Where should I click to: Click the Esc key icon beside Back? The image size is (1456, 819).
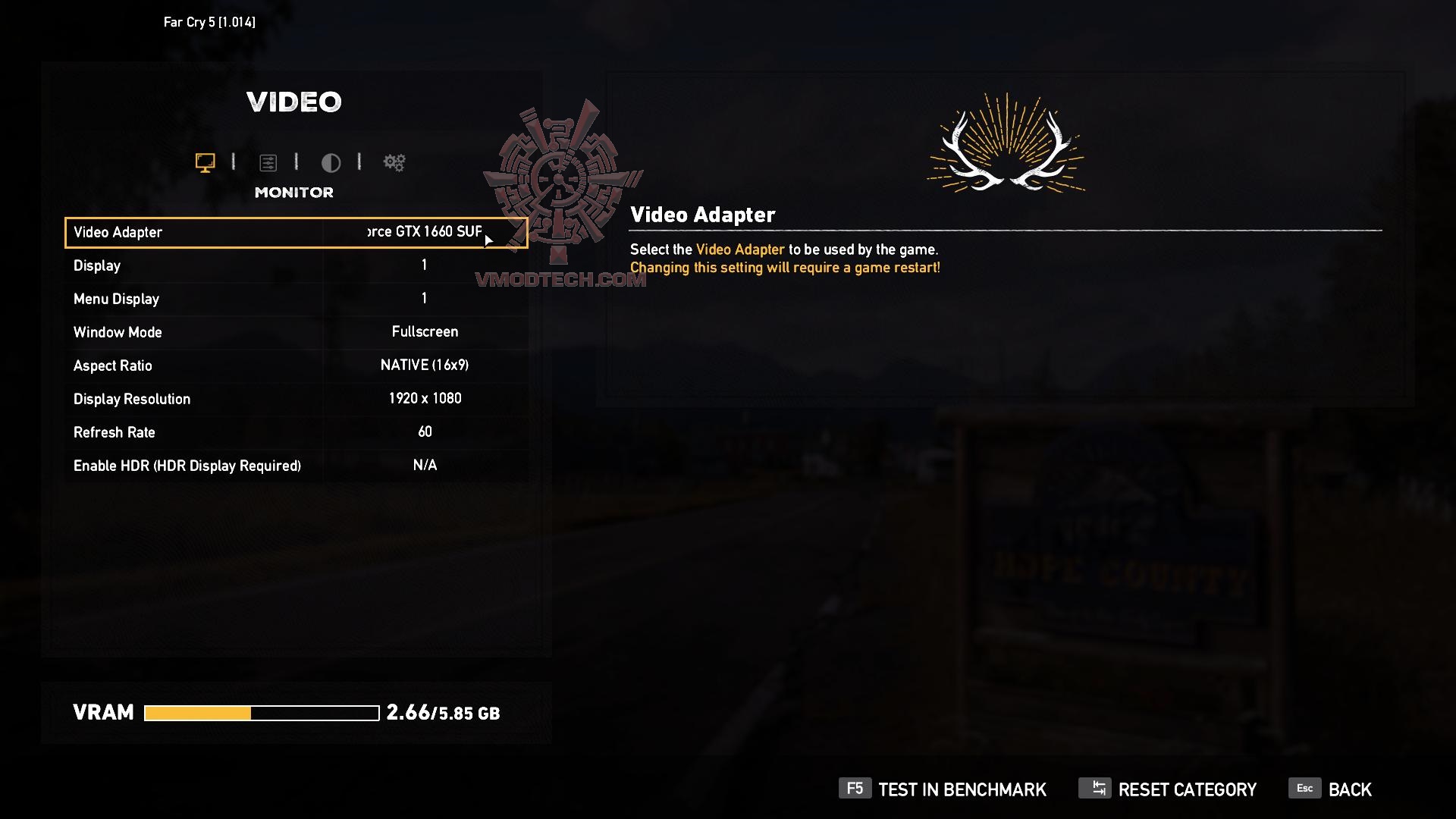point(1304,789)
